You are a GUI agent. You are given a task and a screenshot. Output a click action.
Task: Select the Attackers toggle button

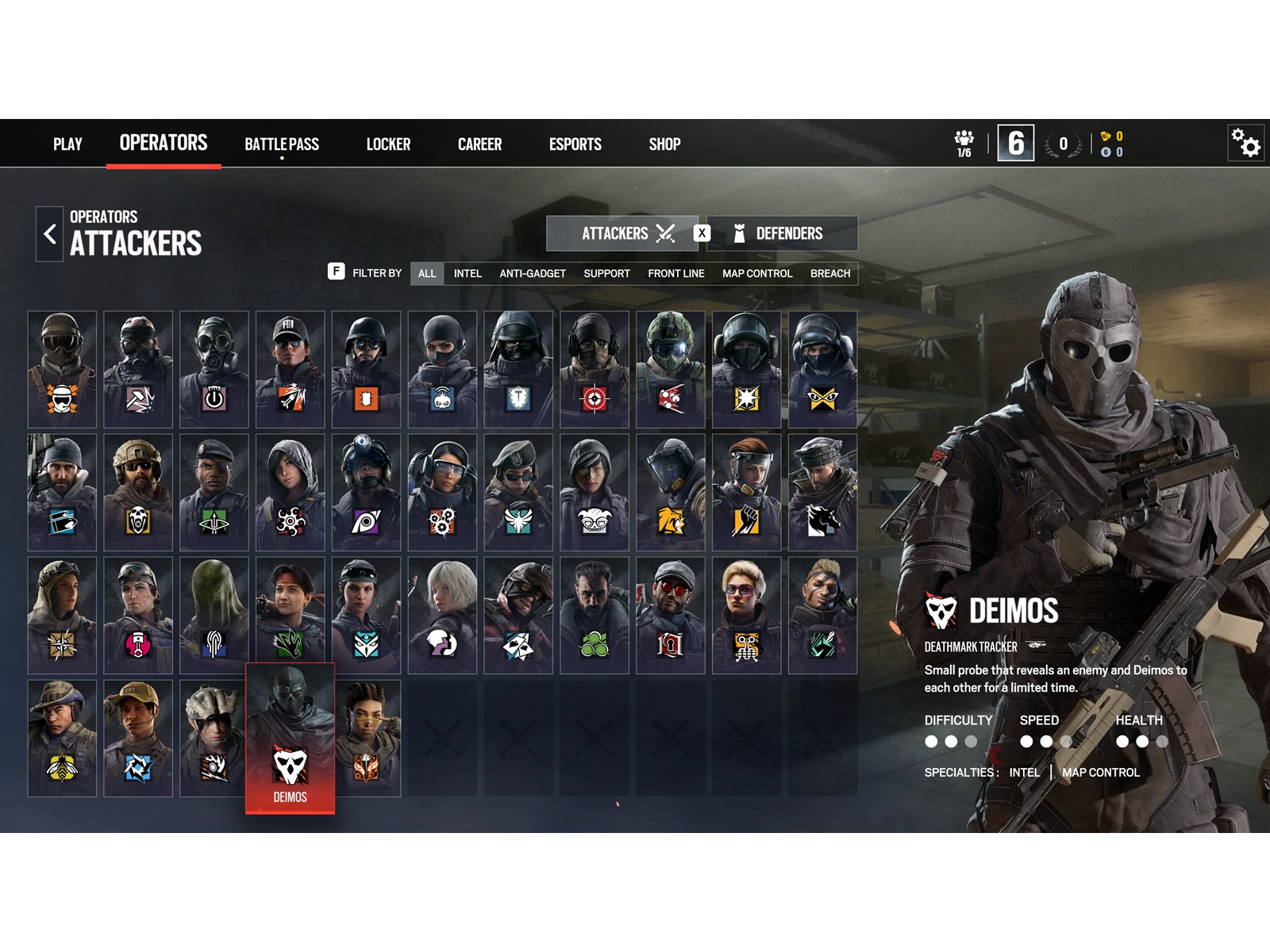[622, 233]
